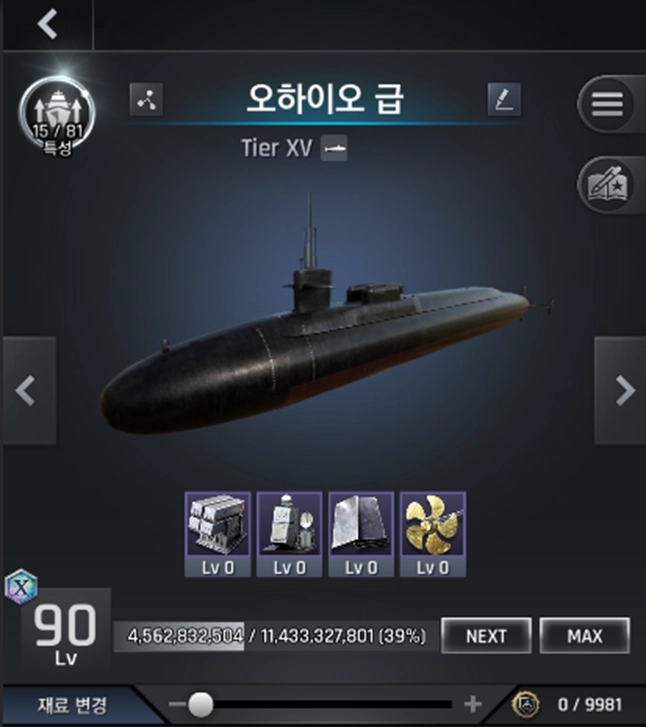
Task: Click the material amount slider handle
Action: [x=200, y=704]
